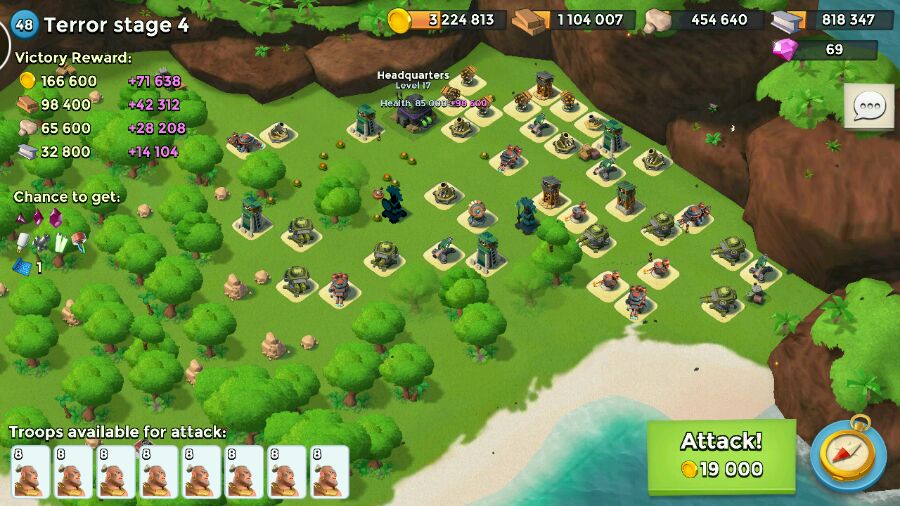Tap the wood resource bar

pyautogui.click(x=575, y=19)
